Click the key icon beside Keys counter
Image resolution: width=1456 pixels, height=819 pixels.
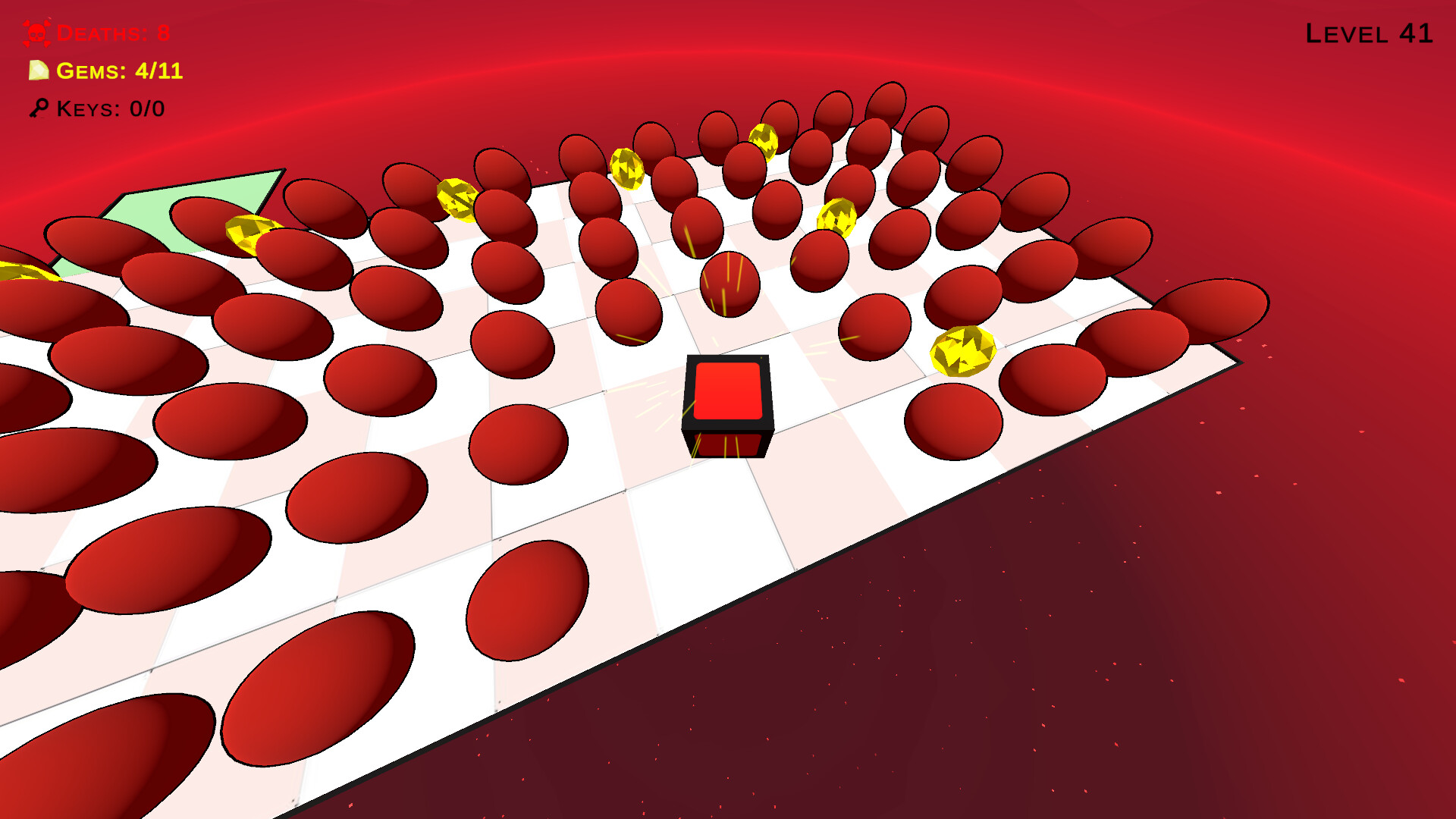point(39,108)
